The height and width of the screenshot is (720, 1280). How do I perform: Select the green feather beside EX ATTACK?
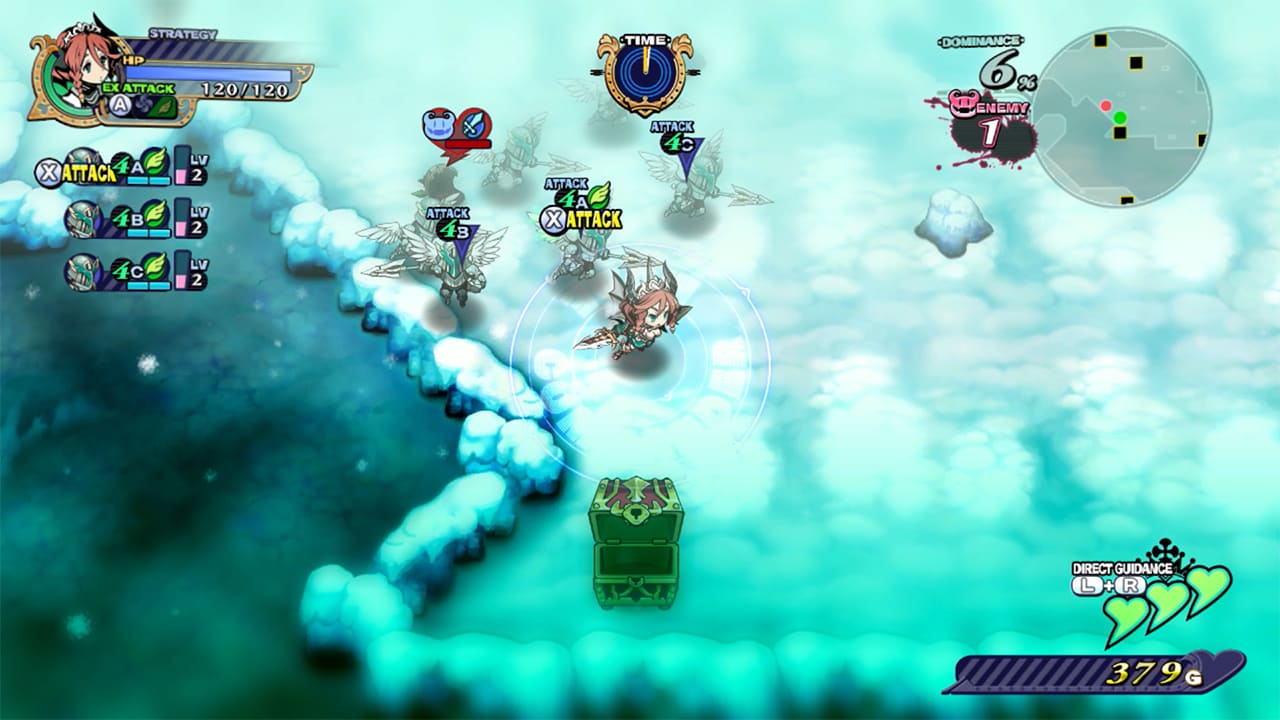[163, 106]
